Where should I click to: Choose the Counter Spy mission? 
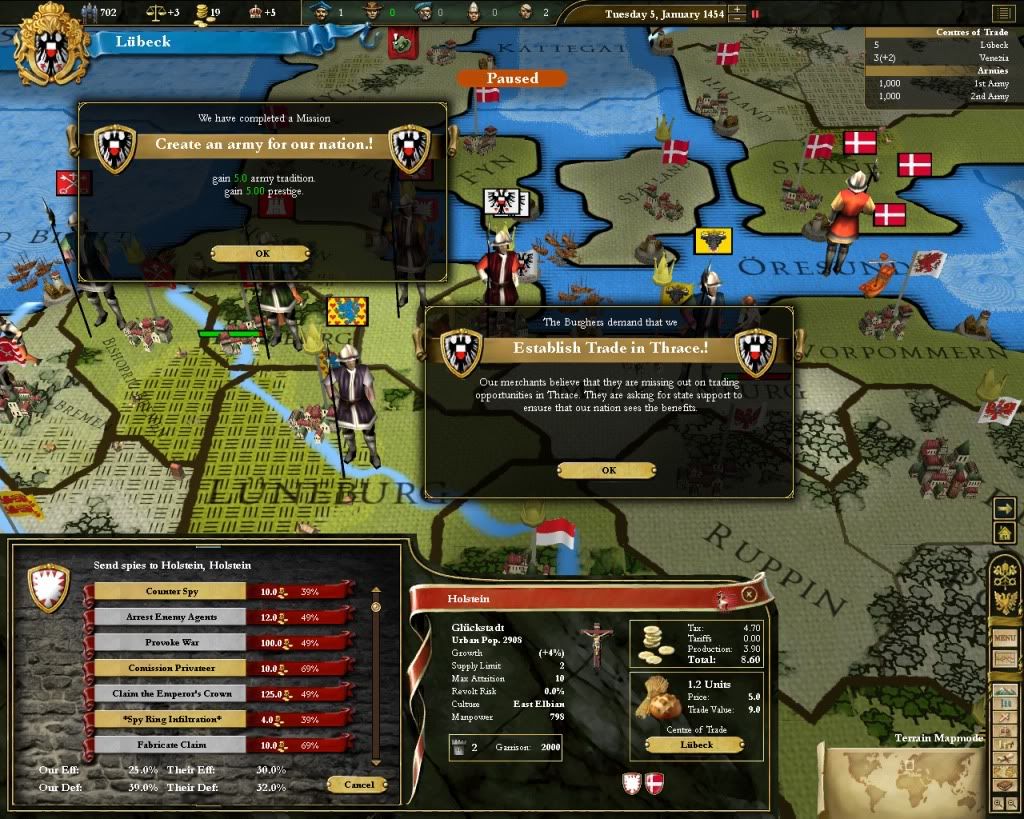pyautogui.click(x=169, y=591)
